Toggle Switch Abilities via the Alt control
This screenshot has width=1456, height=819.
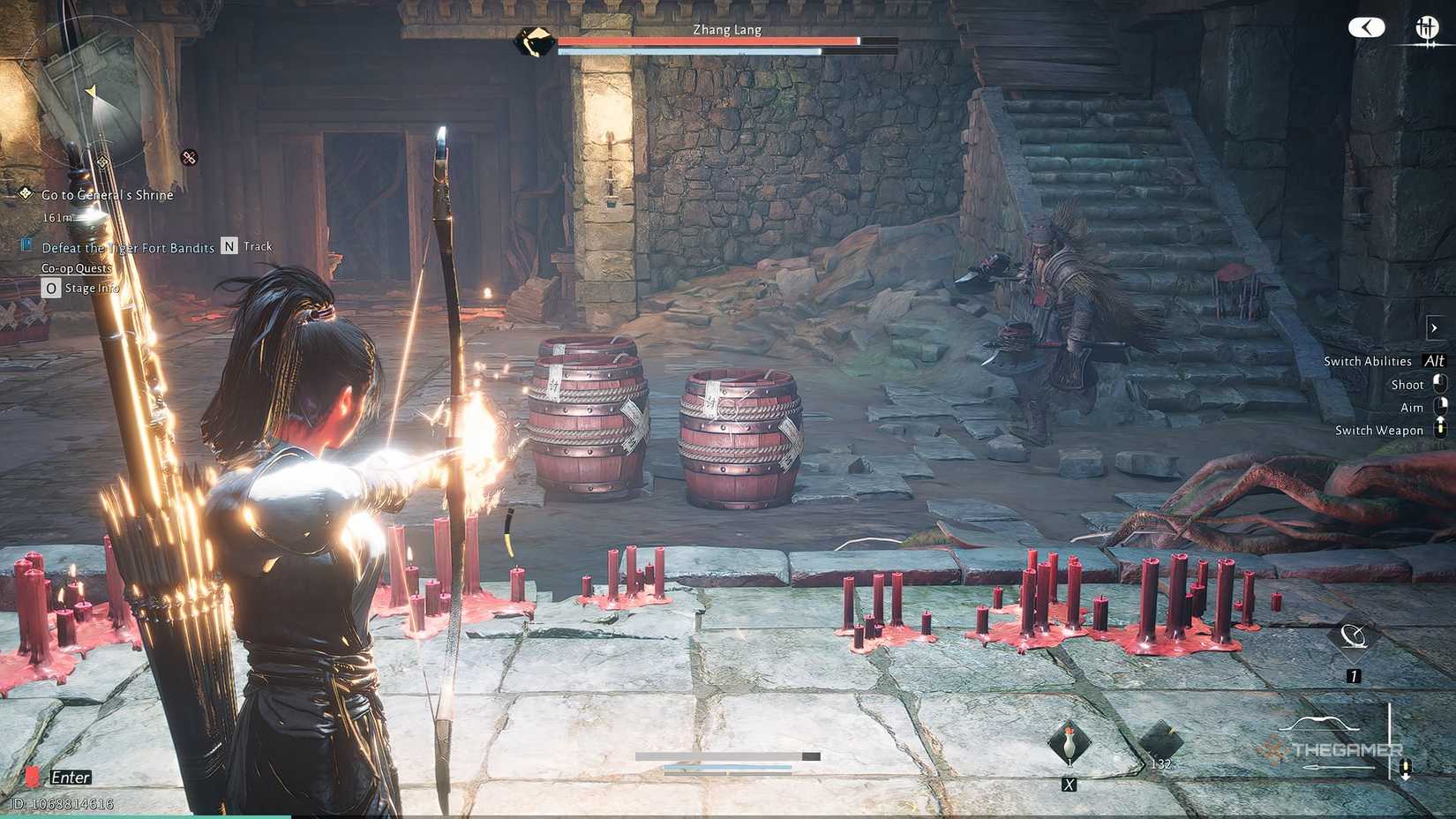1434,361
